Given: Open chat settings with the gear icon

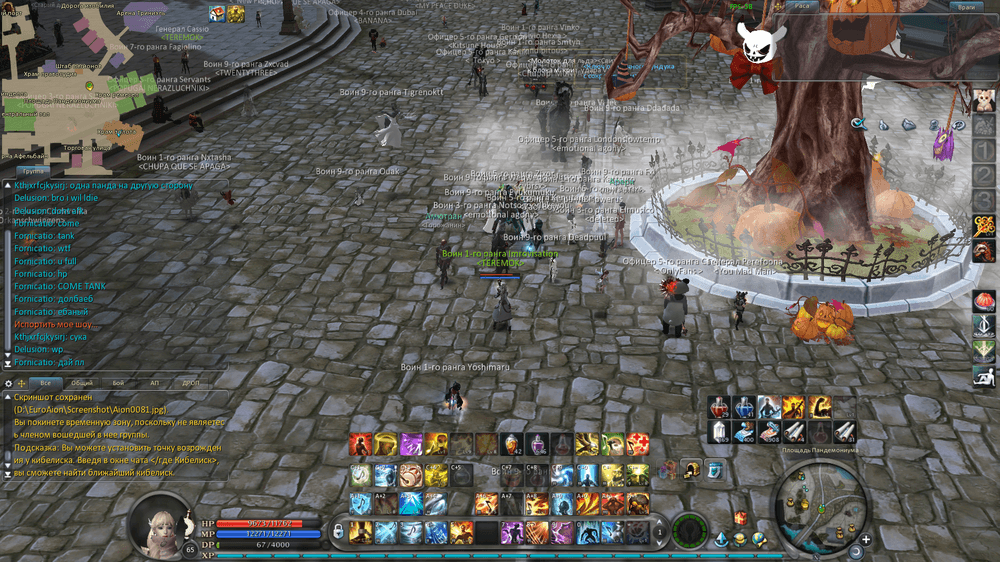Looking at the screenshot, I should click(x=9, y=383).
